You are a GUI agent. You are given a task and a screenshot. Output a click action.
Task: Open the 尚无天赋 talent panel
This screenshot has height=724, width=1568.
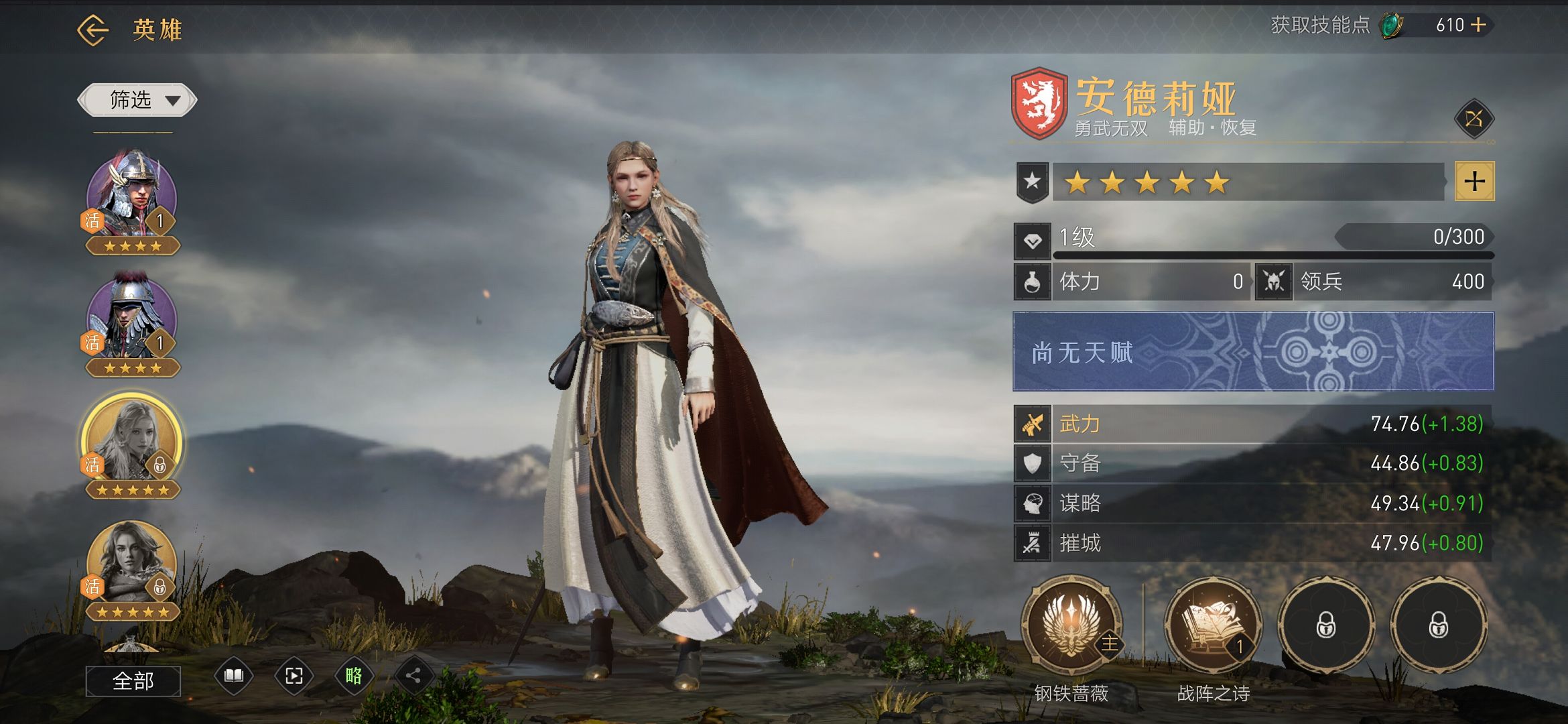click(1253, 351)
